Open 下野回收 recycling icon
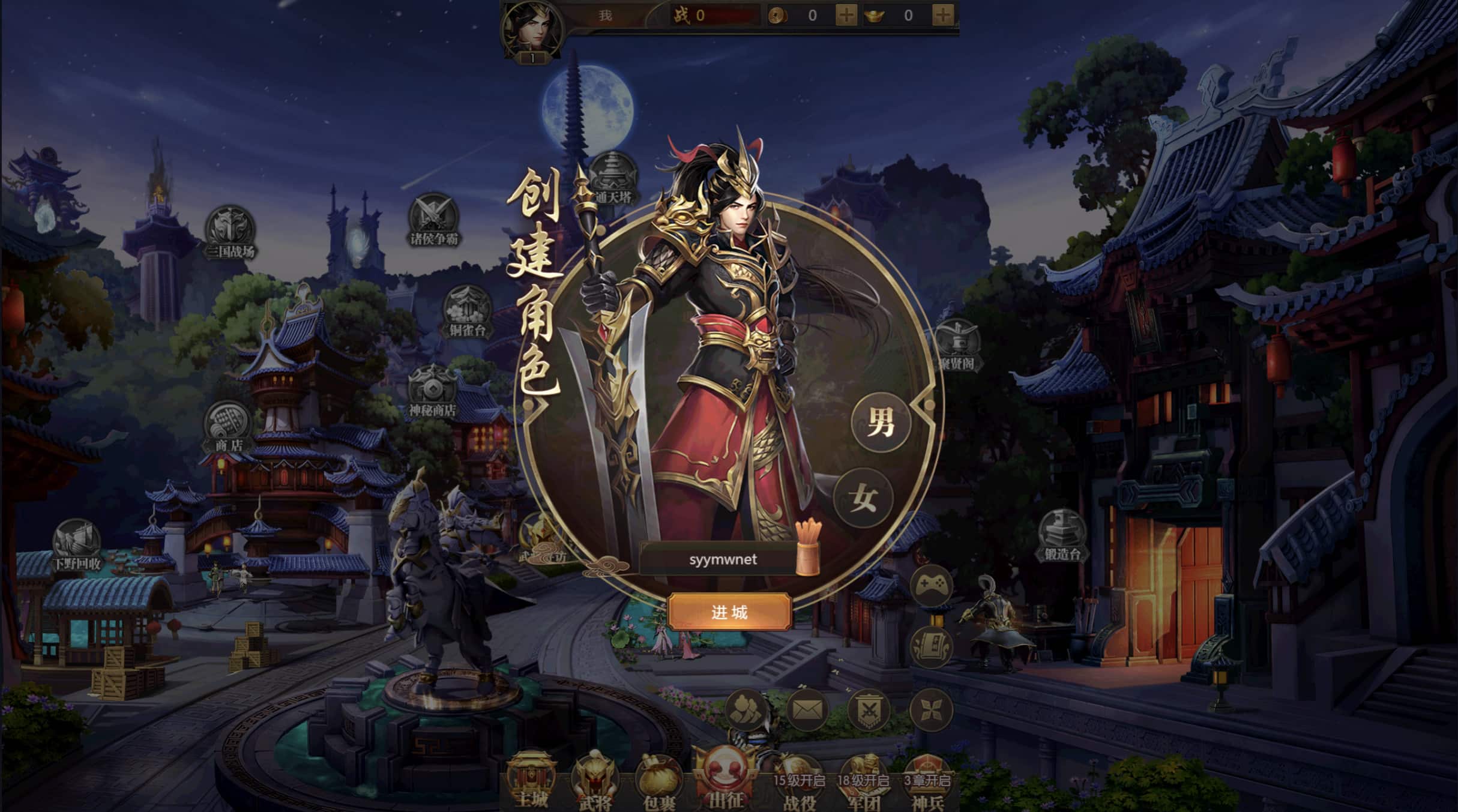This screenshot has height=812, width=1458. coord(77,544)
